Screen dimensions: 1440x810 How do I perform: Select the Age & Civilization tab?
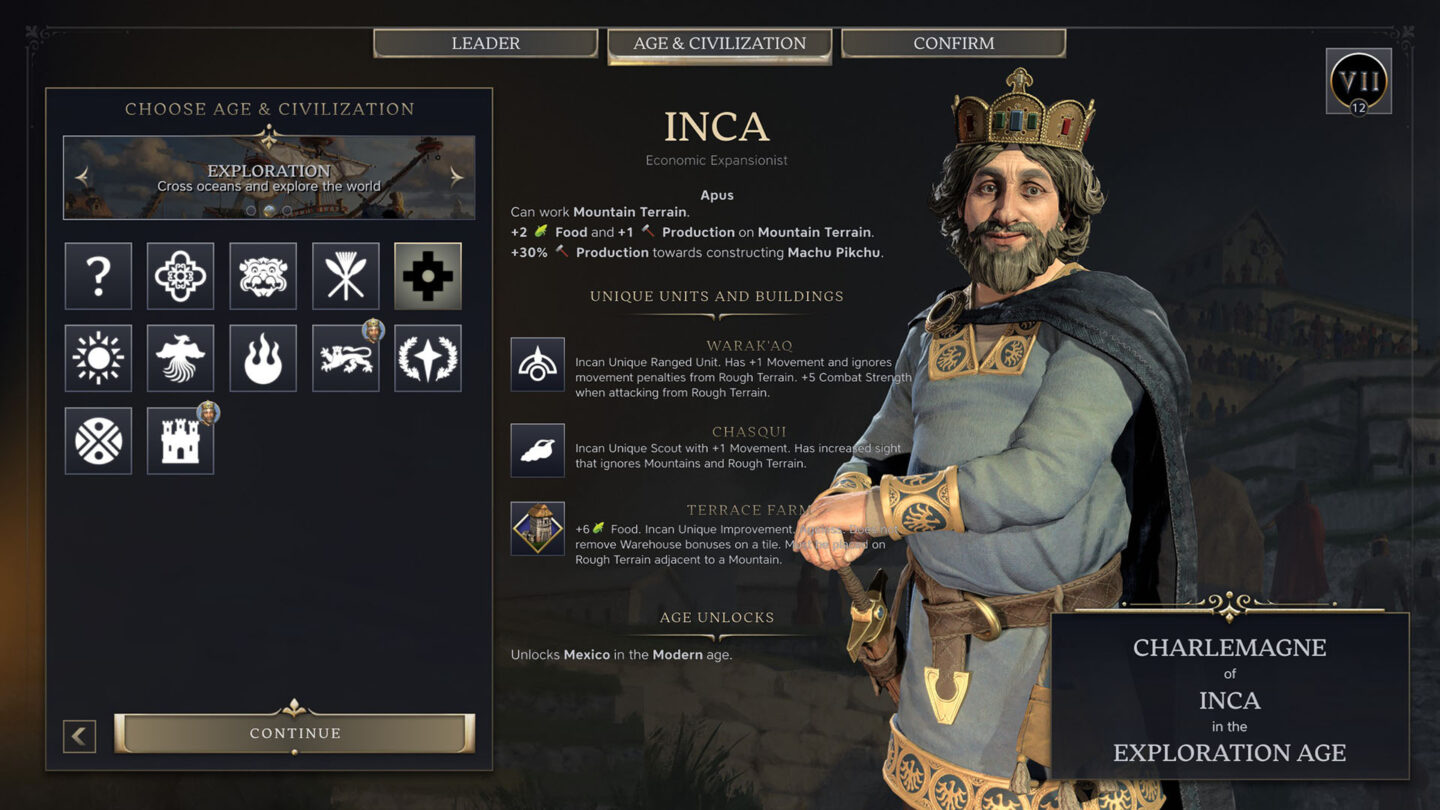(719, 44)
